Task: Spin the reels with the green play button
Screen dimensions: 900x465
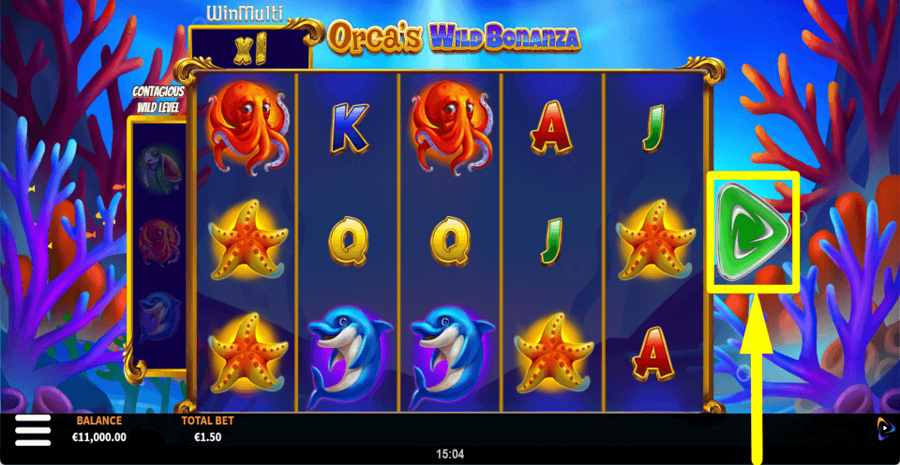Action: click(752, 231)
